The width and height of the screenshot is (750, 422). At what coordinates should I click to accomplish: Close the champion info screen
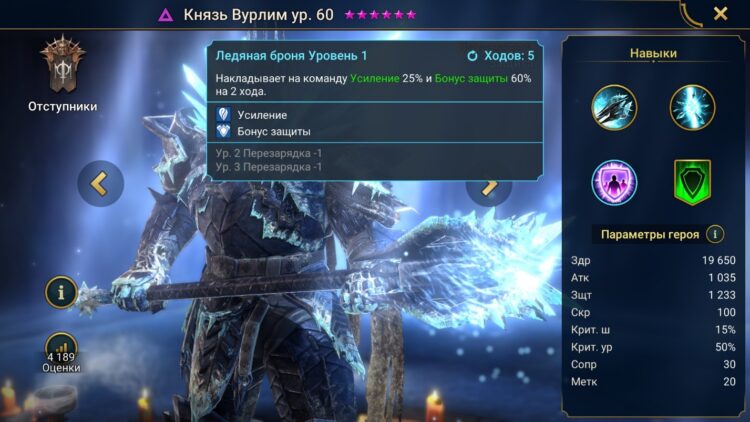(x=720, y=14)
